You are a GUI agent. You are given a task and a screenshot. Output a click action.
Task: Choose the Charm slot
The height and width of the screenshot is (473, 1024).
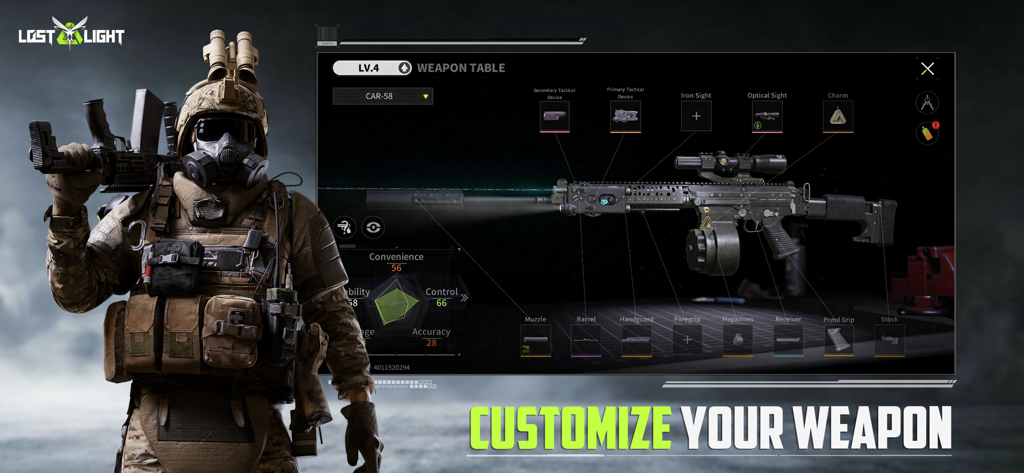(x=838, y=116)
